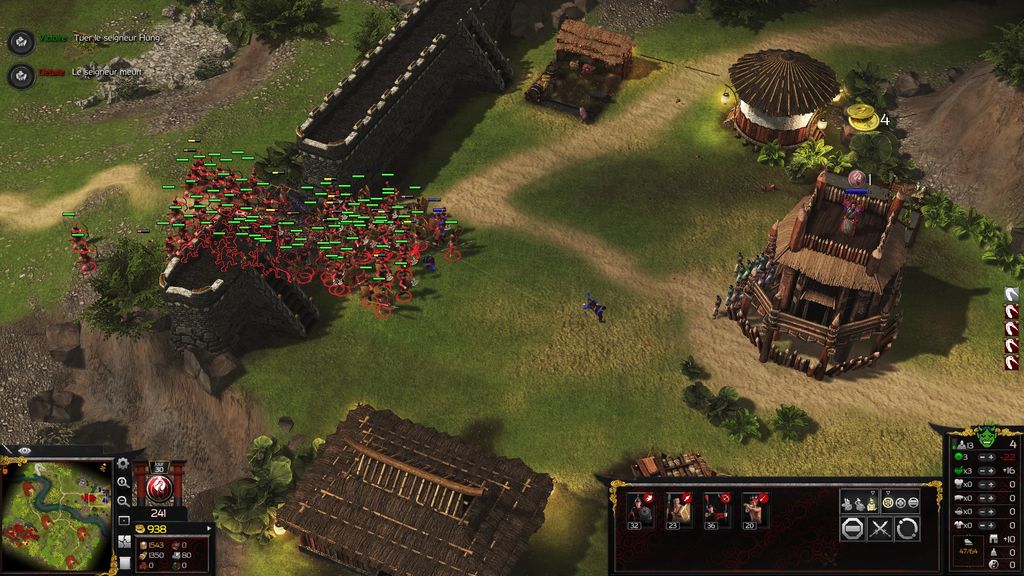Image resolution: width=1024 pixels, height=576 pixels.
Task: Click the red dragon emblem
Action: pos(157,487)
